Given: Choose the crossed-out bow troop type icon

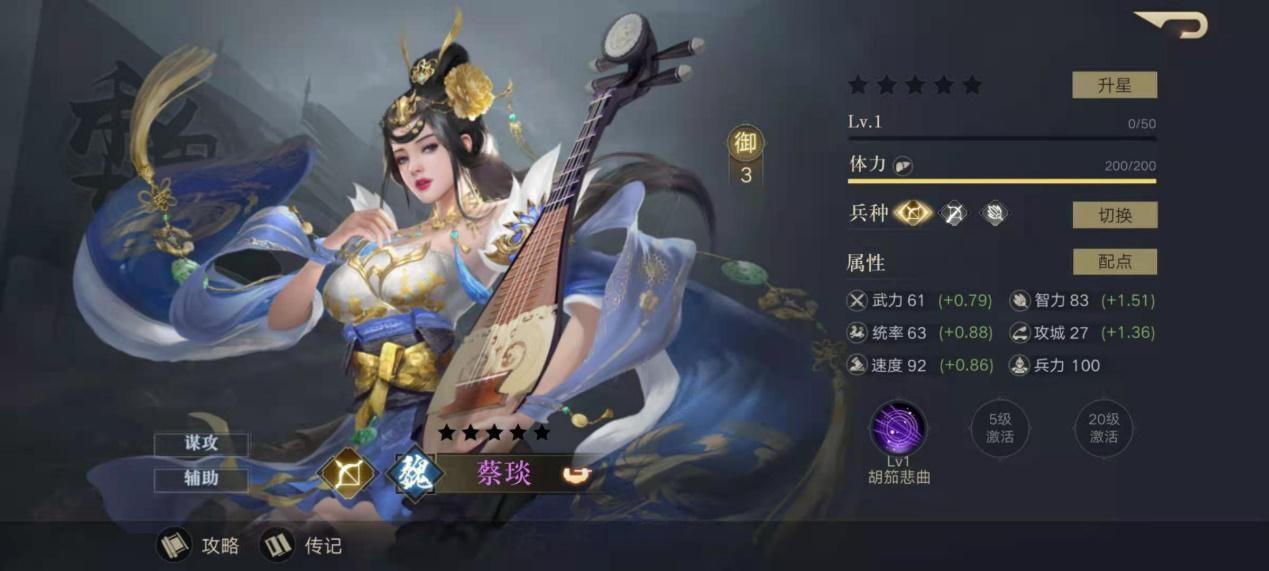Looking at the screenshot, I should click(954, 213).
